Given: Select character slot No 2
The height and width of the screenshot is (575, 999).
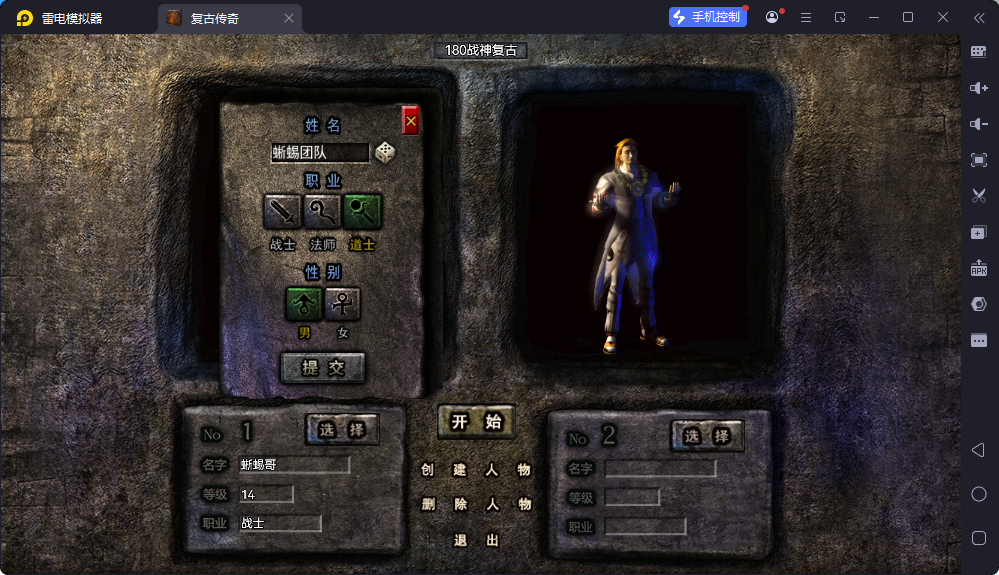Looking at the screenshot, I should (x=707, y=435).
